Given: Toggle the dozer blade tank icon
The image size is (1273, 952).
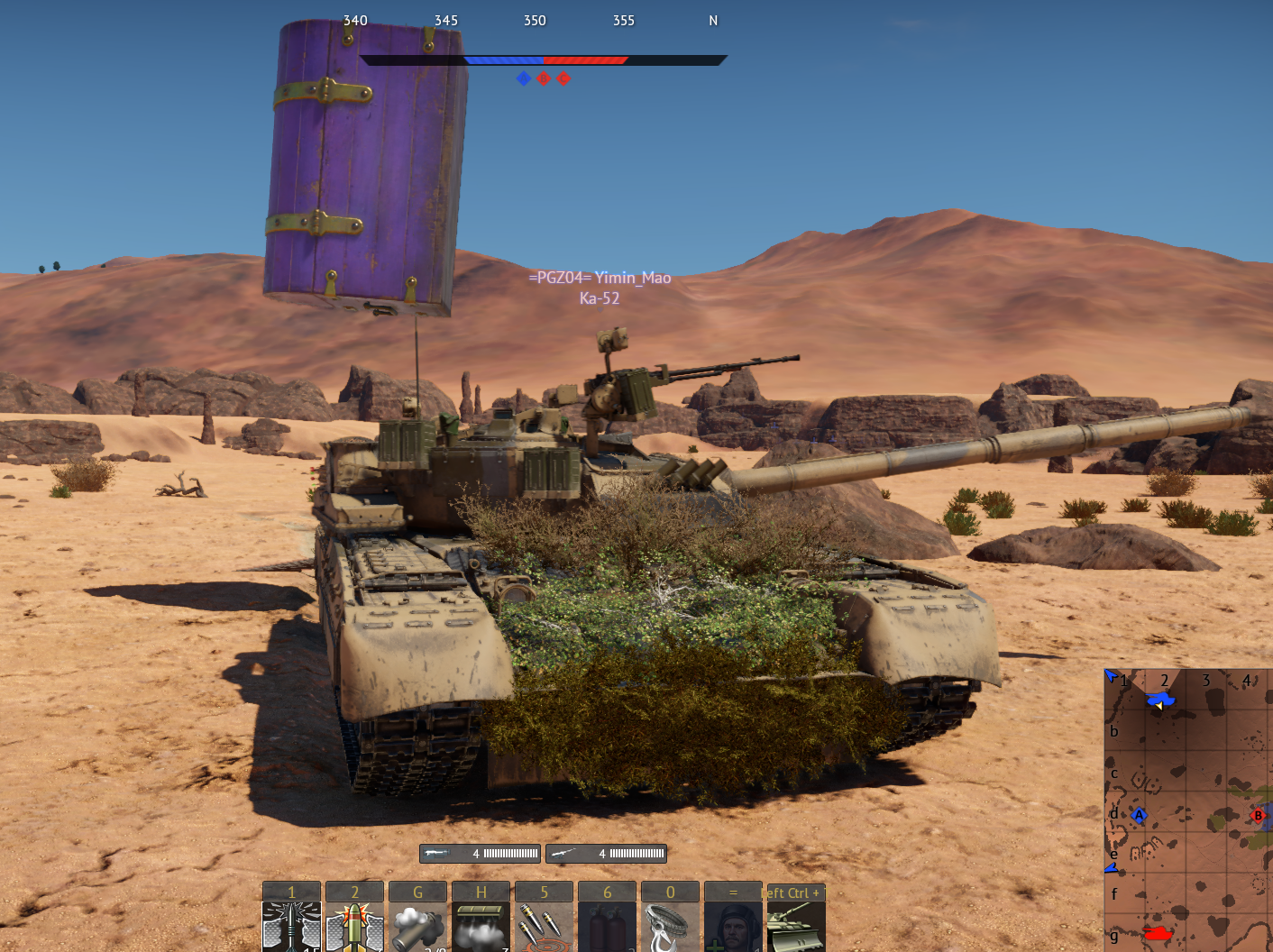Looking at the screenshot, I should (795, 929).
